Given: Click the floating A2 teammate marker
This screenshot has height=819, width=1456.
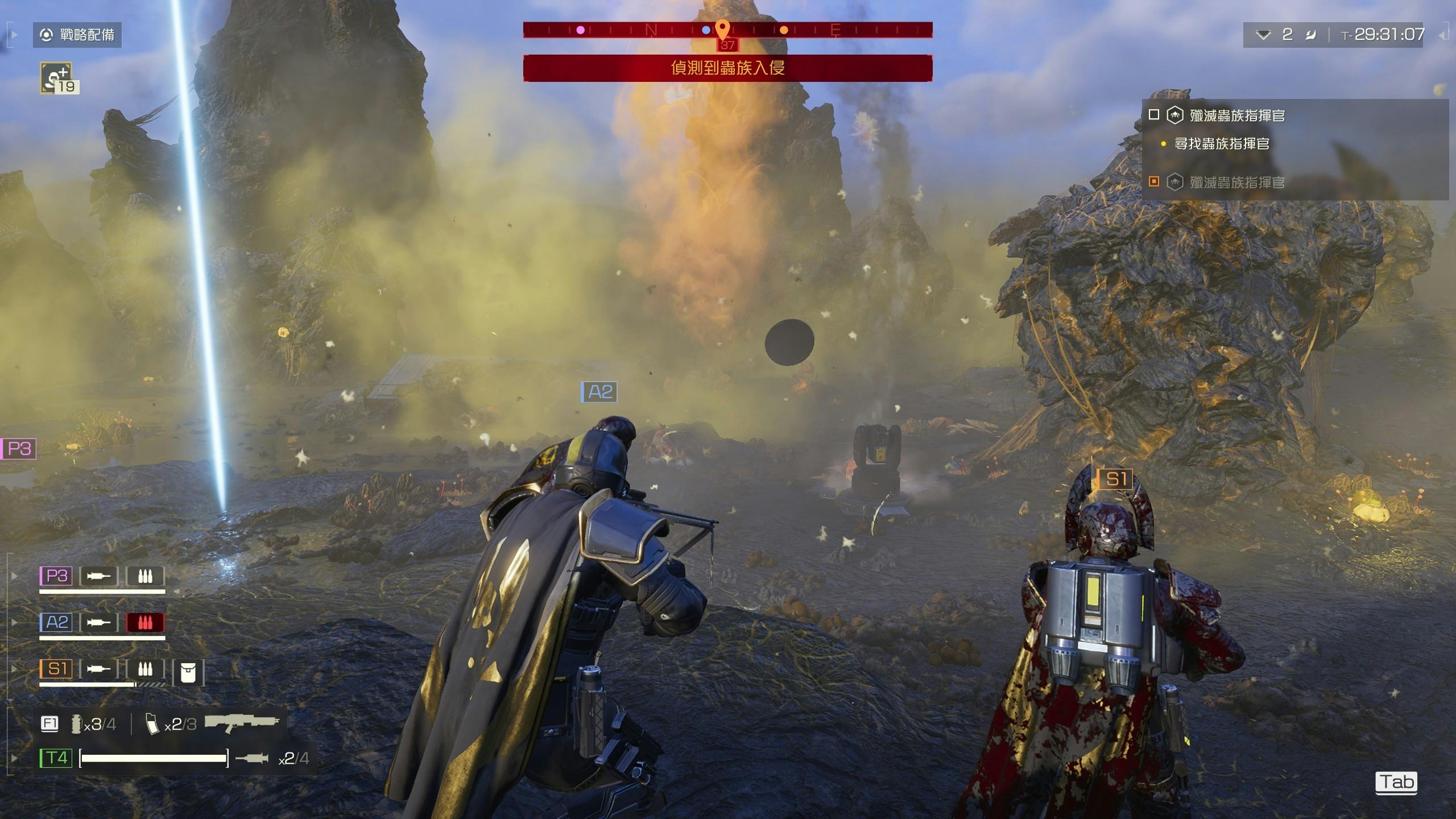Looking at the screenshot, I should (599, 392).
